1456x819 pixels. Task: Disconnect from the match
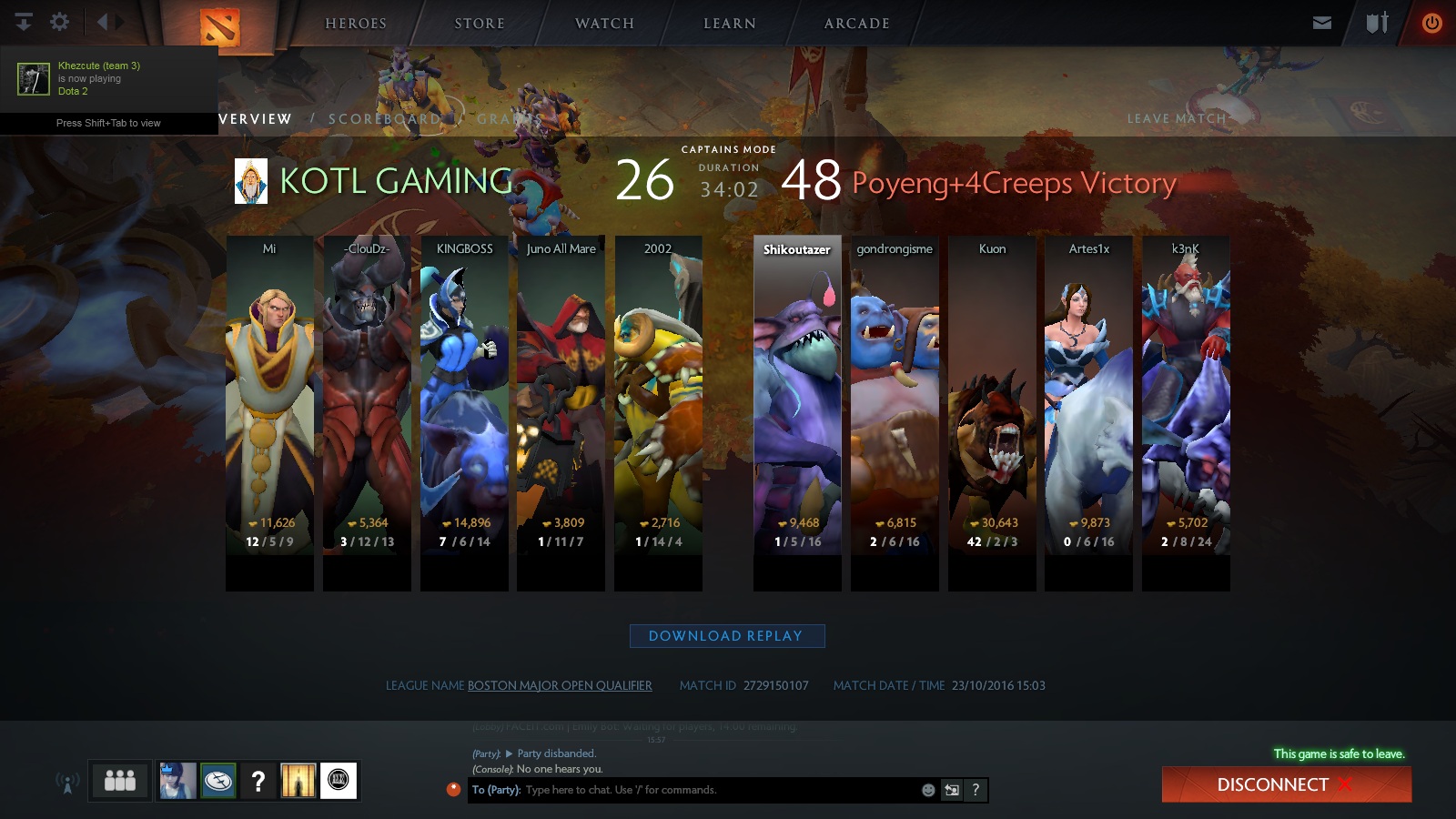[x=1286, y=784]
